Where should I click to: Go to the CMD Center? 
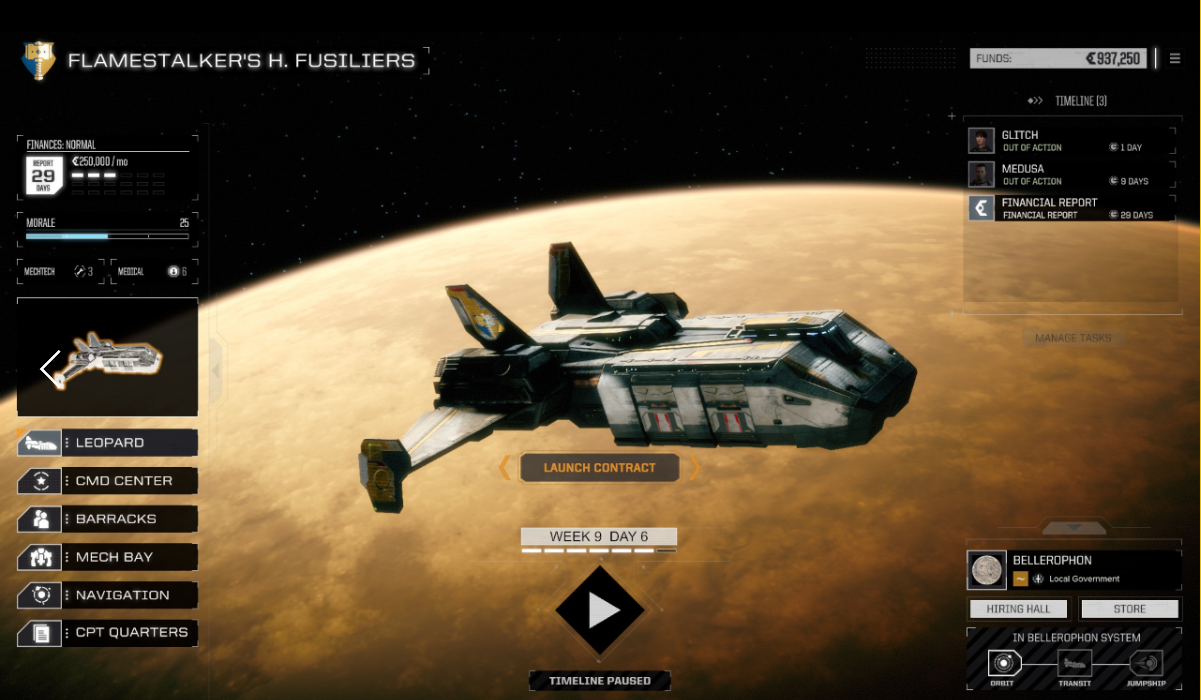(x=108, y=481)
